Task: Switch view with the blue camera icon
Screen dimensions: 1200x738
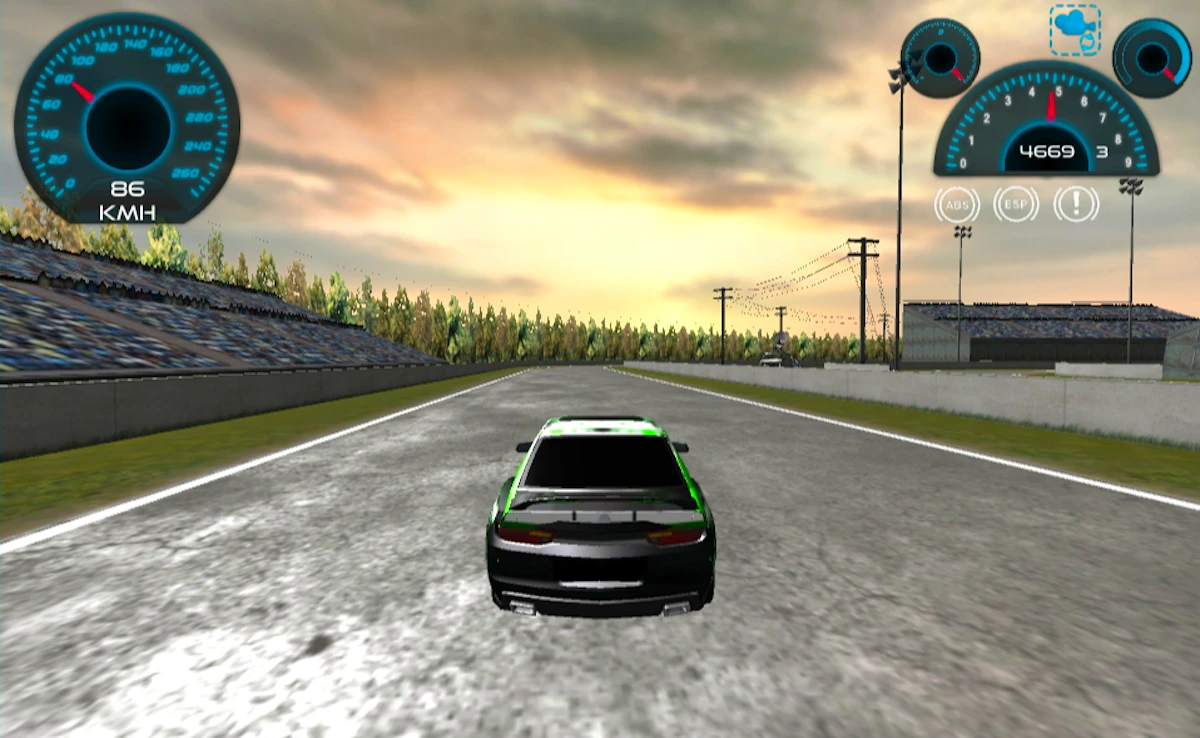Action: (1075, 30)
